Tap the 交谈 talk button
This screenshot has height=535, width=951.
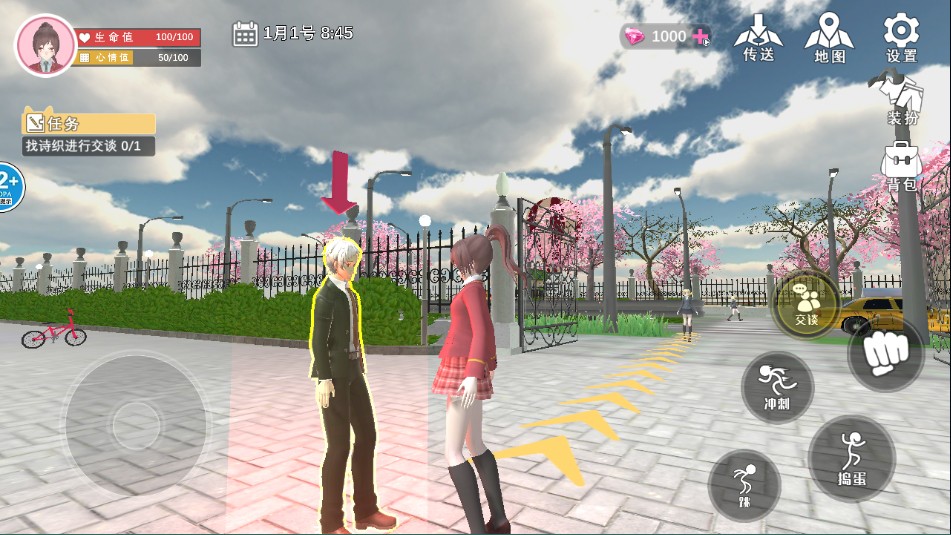(806, 303)
